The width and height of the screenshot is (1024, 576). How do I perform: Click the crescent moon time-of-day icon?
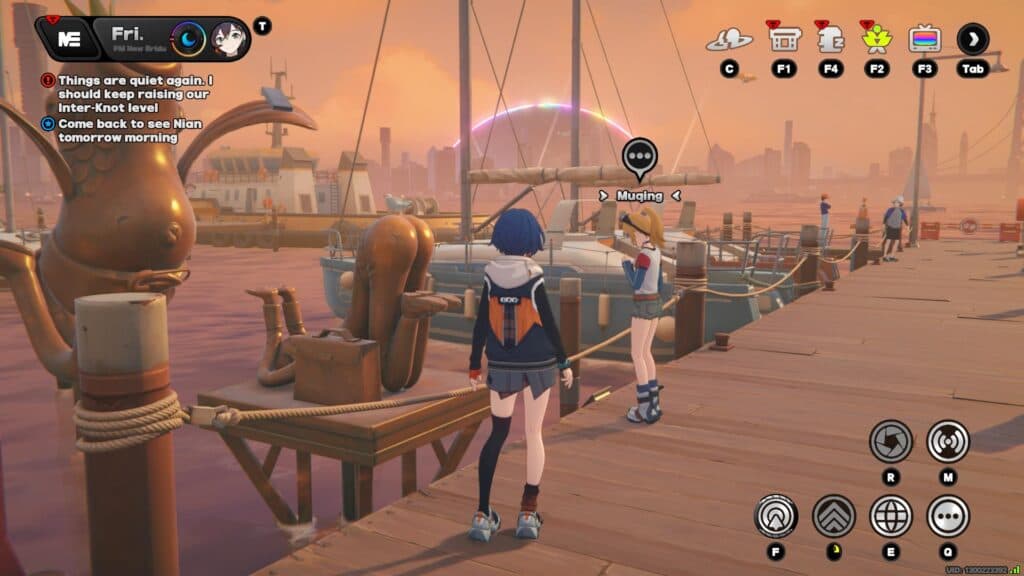pyautogui.click(x=188, y=39)
